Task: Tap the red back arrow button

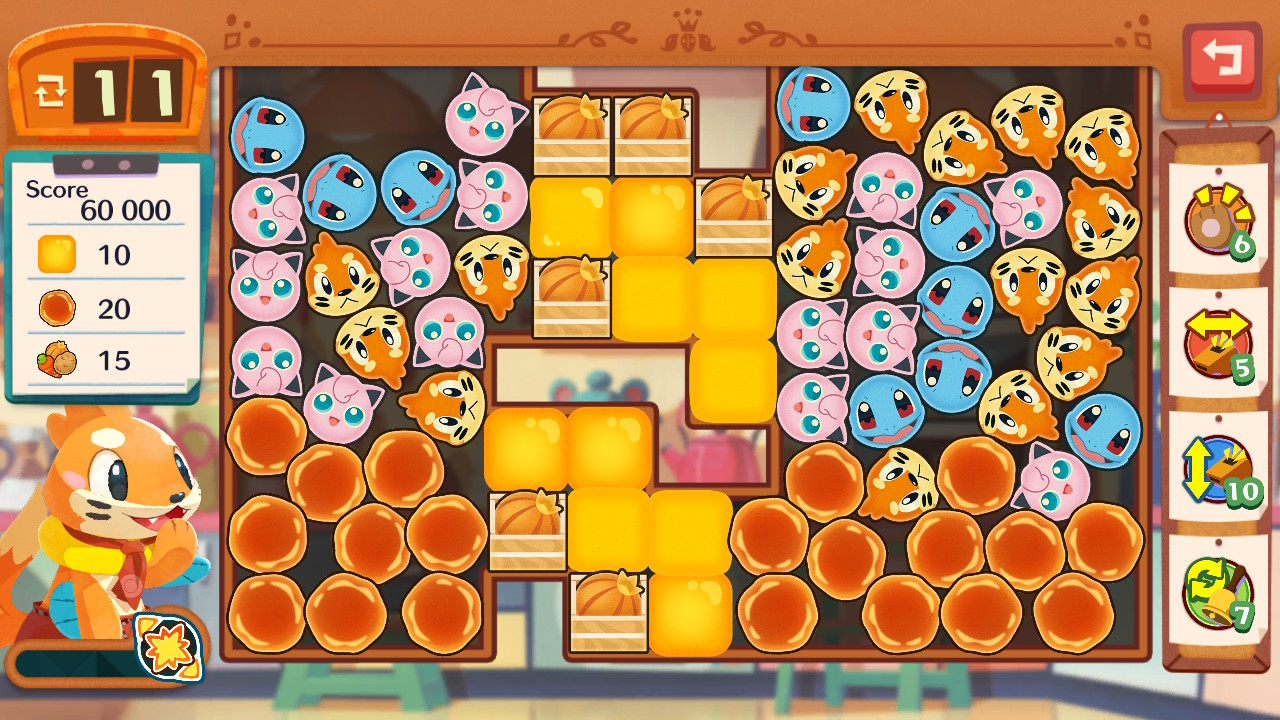Action: coord(1220,59)
